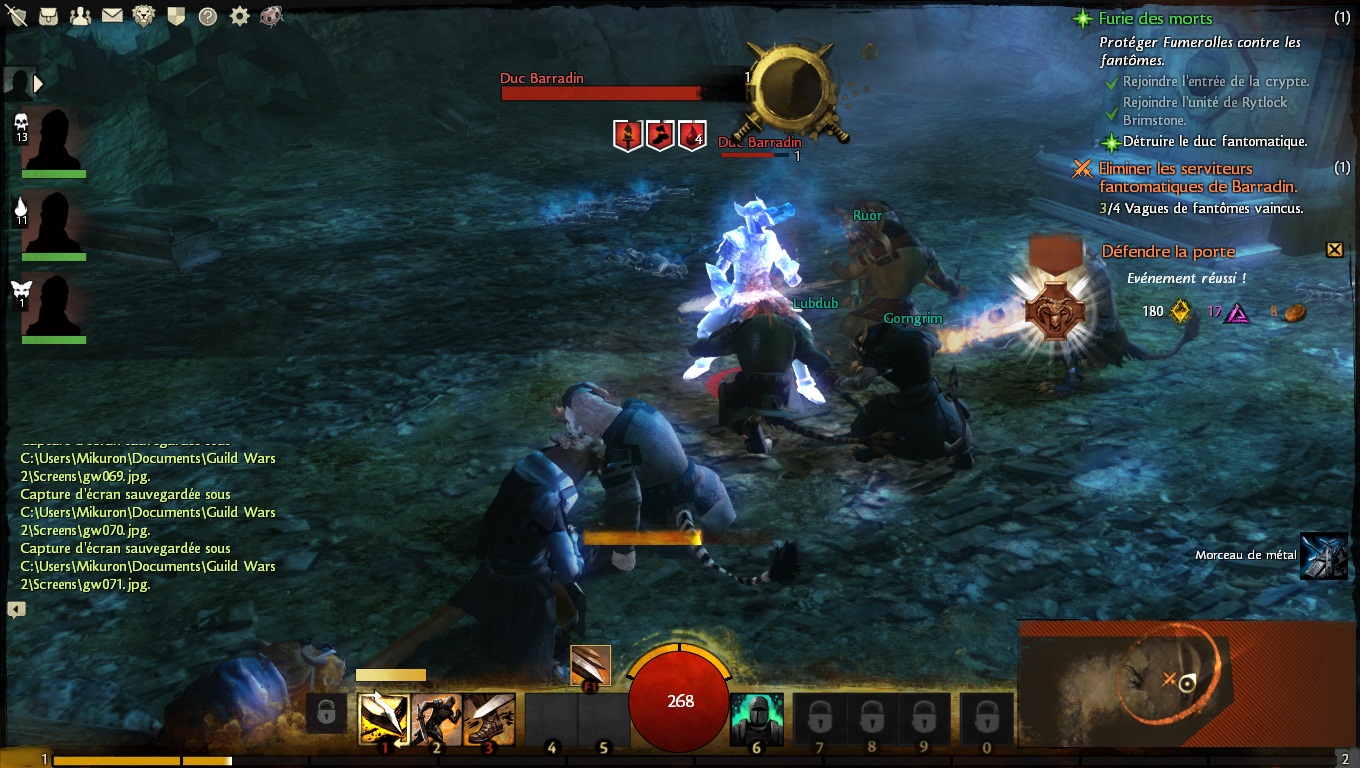Viewport: 1360px width, 768px height.
Task: Open the inventory bag icon
Action: (48, 16)
